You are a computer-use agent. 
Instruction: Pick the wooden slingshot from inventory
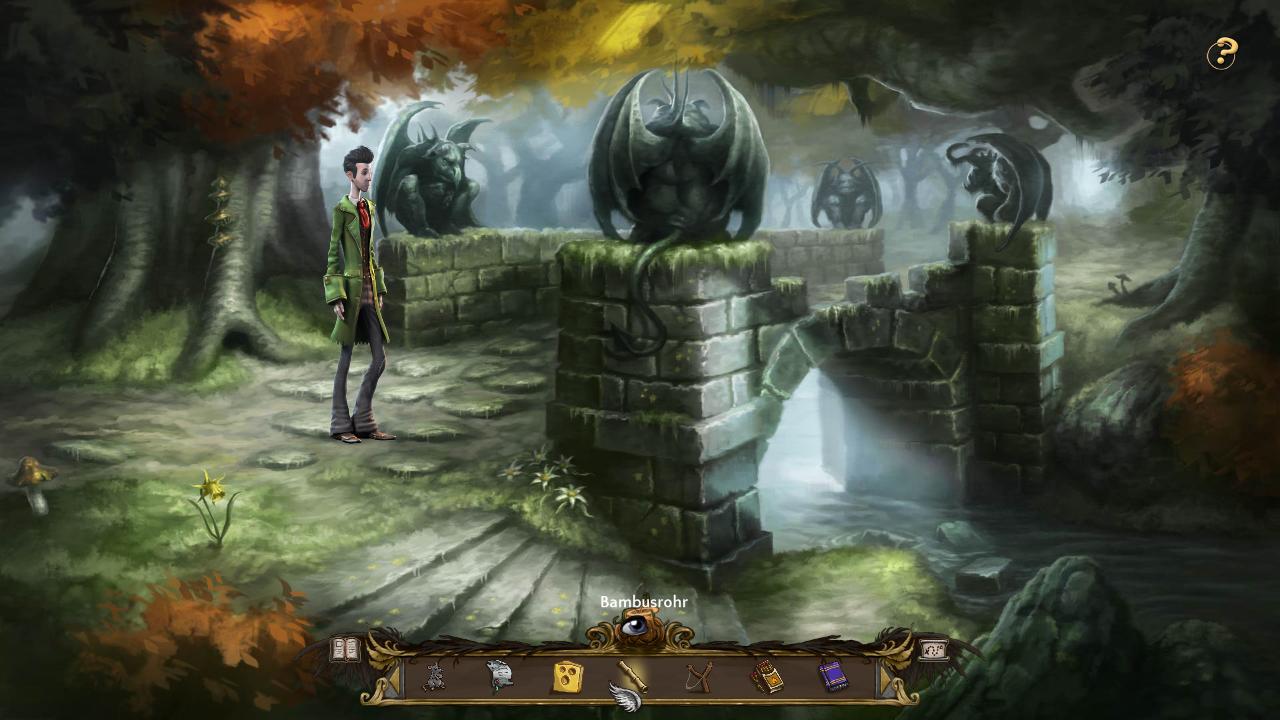click(699, 677)
